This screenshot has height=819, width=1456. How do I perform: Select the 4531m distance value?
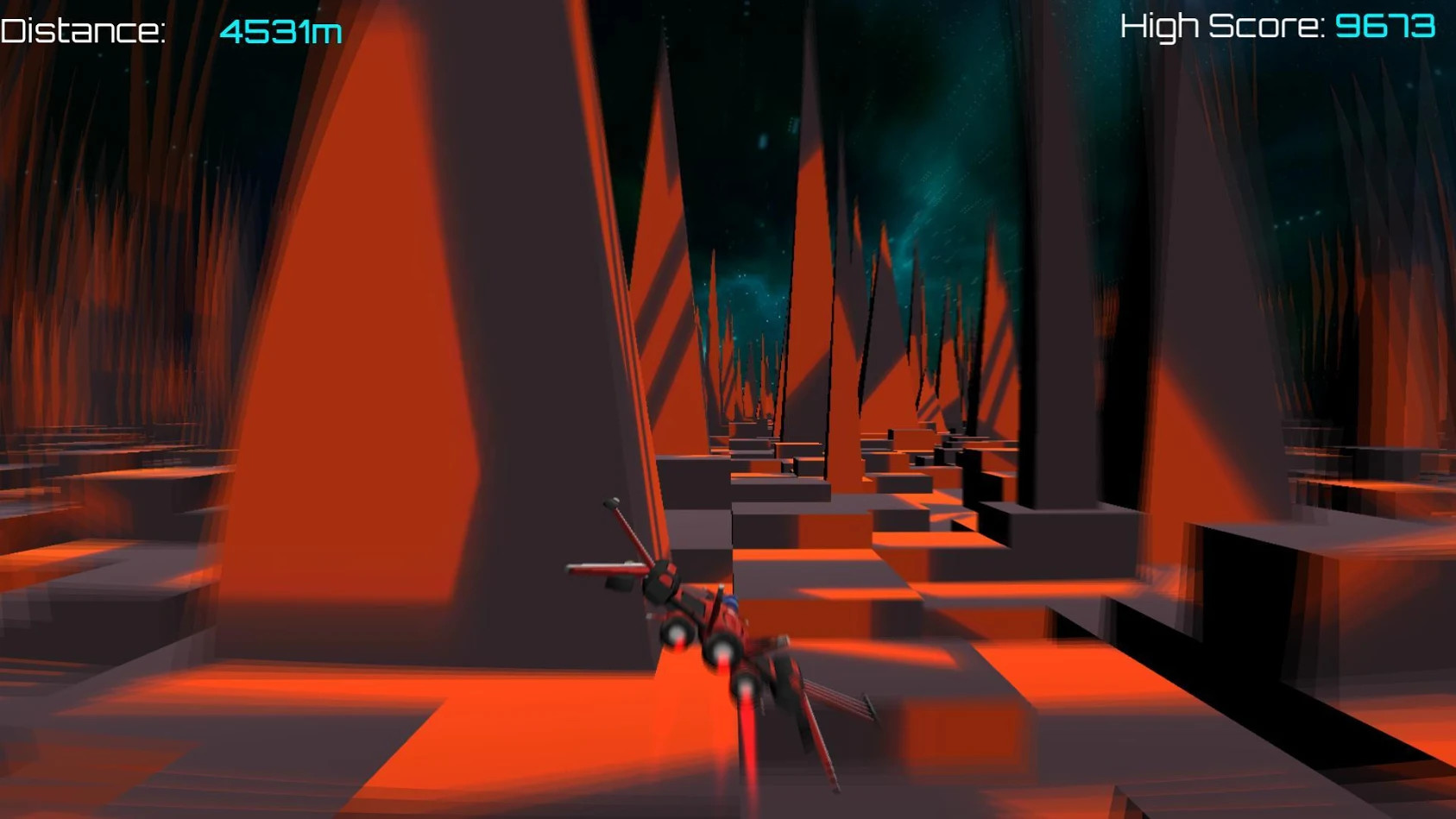coord(280,28)
